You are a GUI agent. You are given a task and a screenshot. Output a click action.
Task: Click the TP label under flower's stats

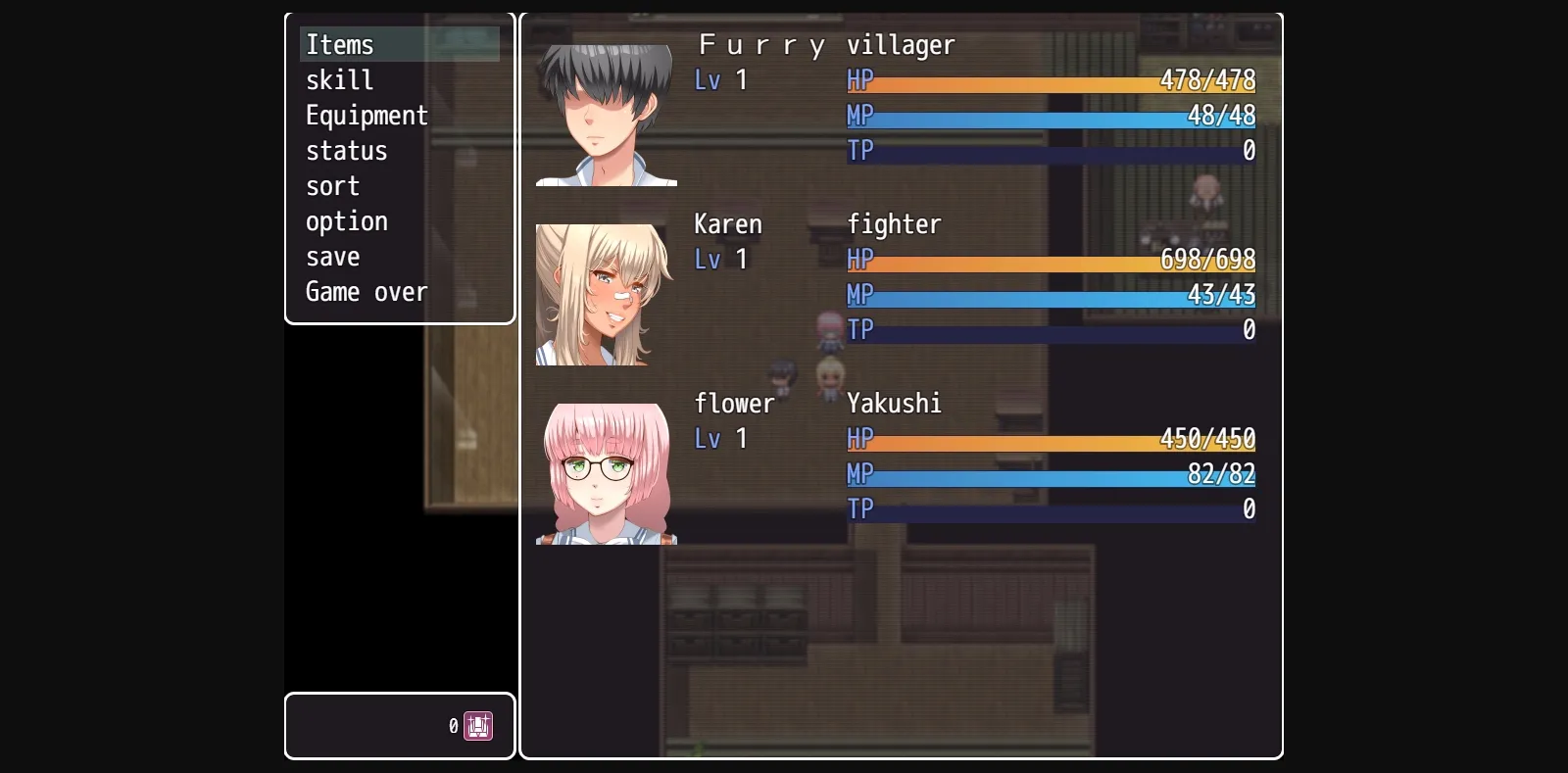pos(861,509)
